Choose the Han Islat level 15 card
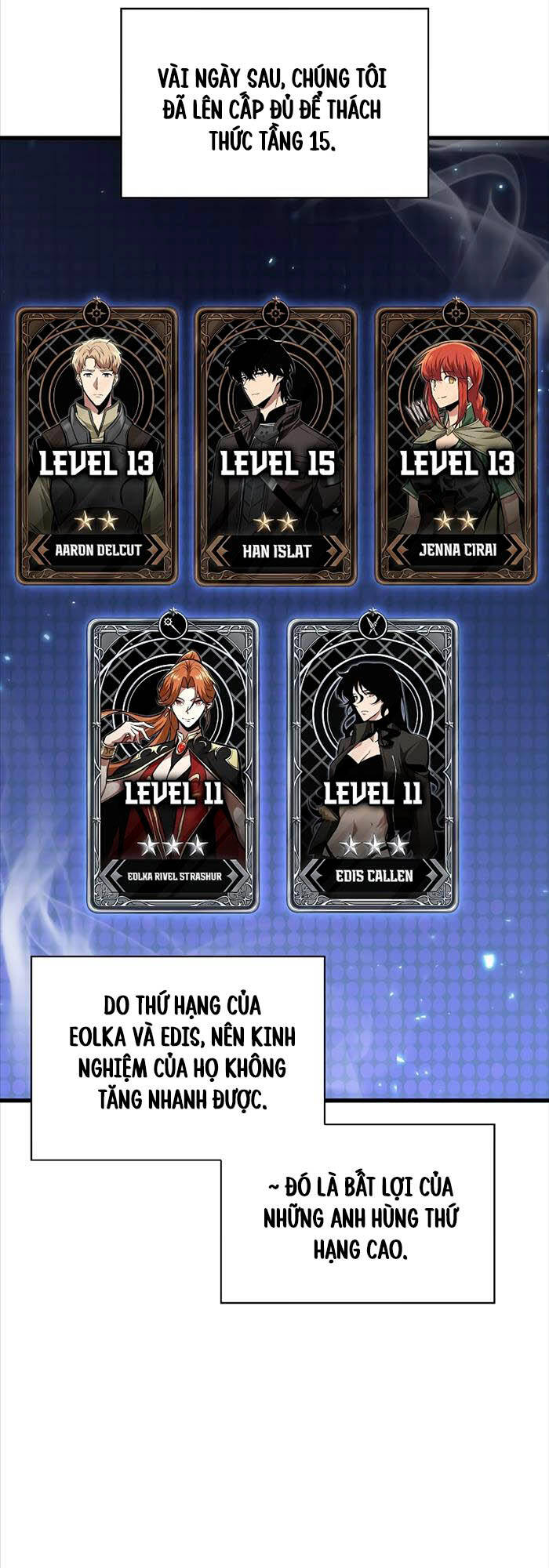549x1568 pixels. point(276,445)
